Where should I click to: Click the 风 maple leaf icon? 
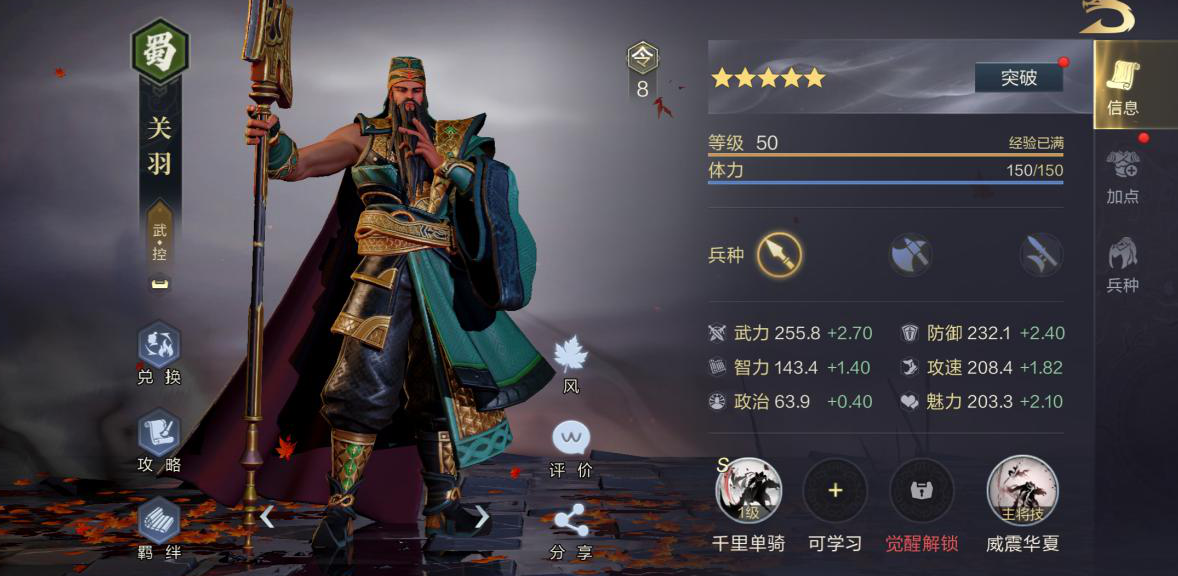pos(571,363)
